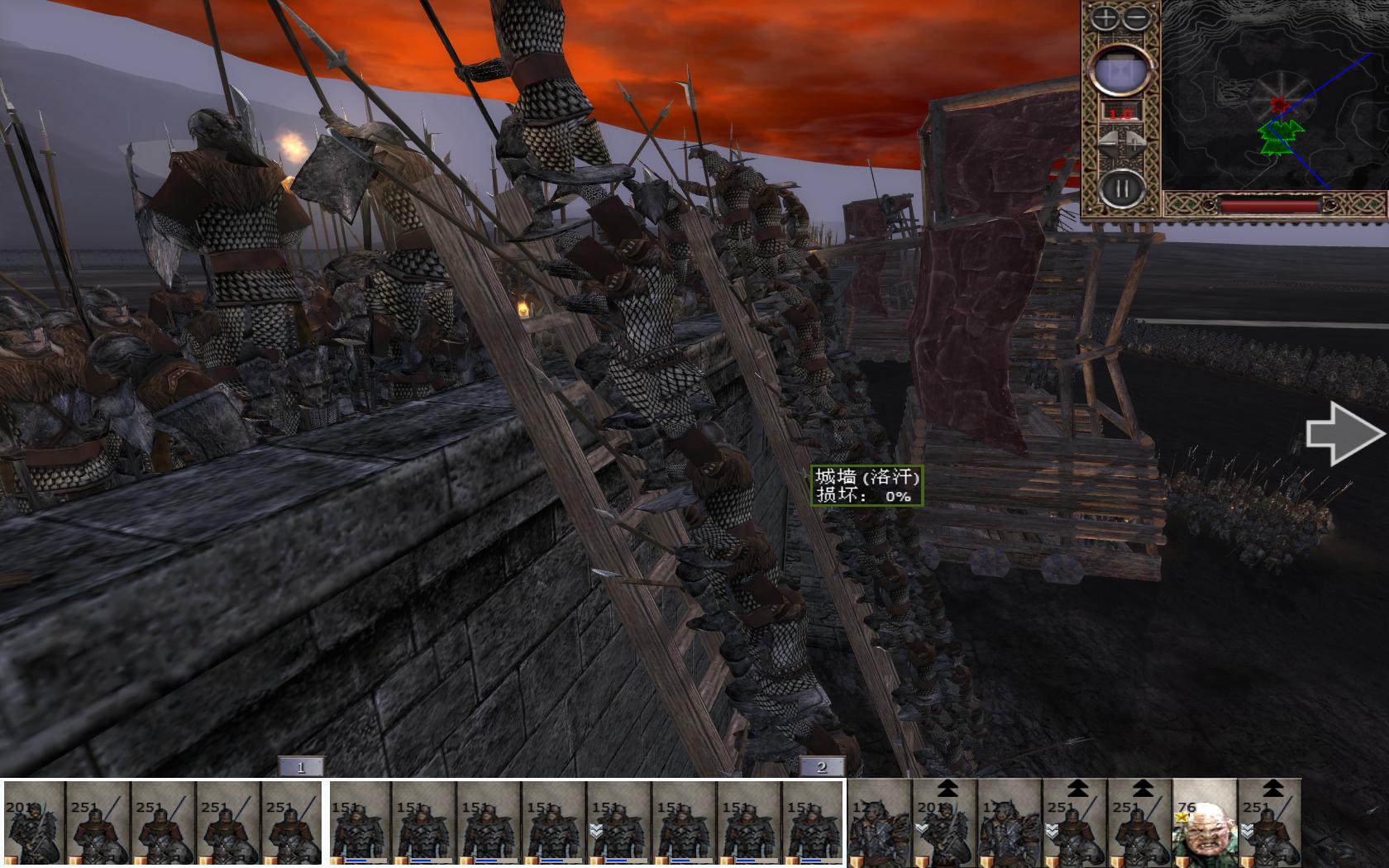Click the grey arrow on the right edge
The height and width of the screenshot is (868, 1389).
[x=1344, y=434]
